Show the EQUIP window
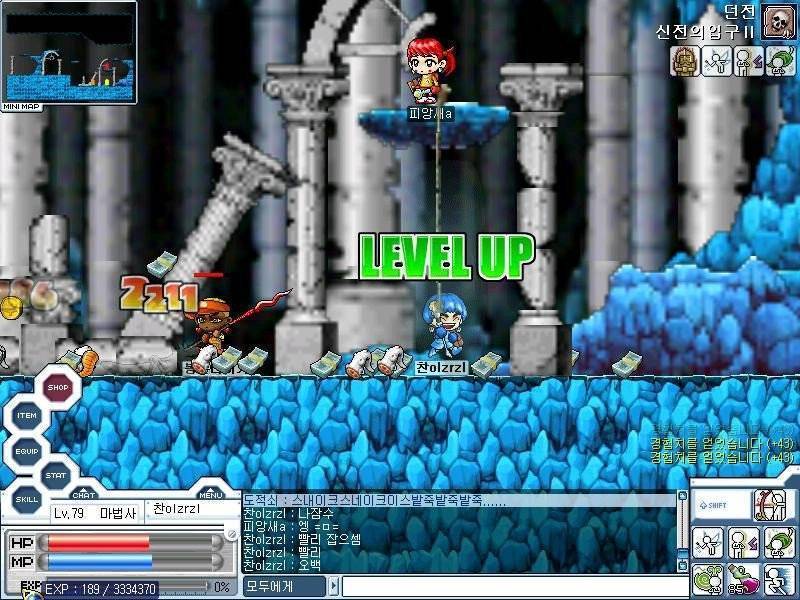This screenshot has height=600, width=800. coord(27,451)
